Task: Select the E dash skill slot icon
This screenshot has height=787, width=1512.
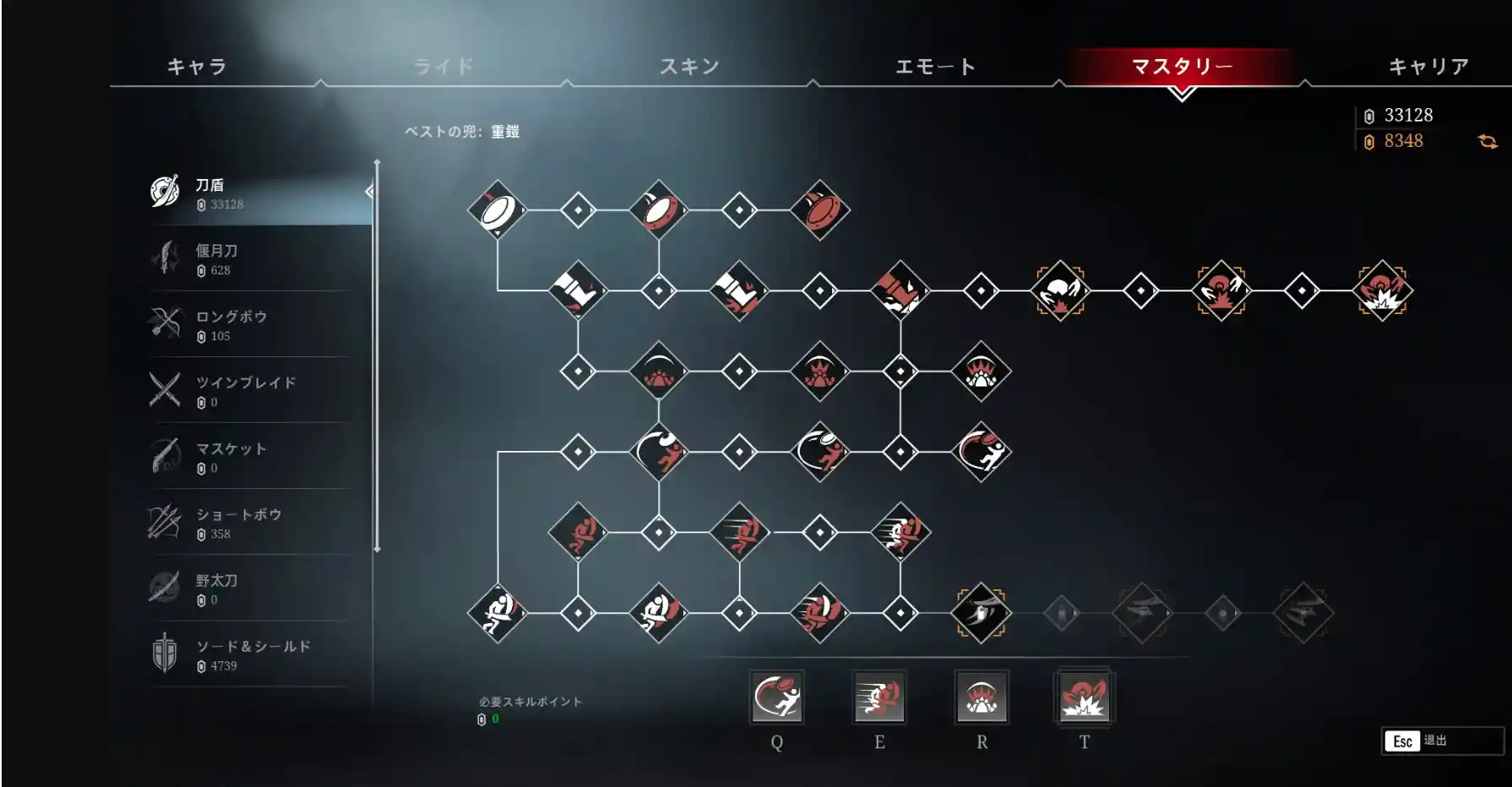Action: pos(879,699)
